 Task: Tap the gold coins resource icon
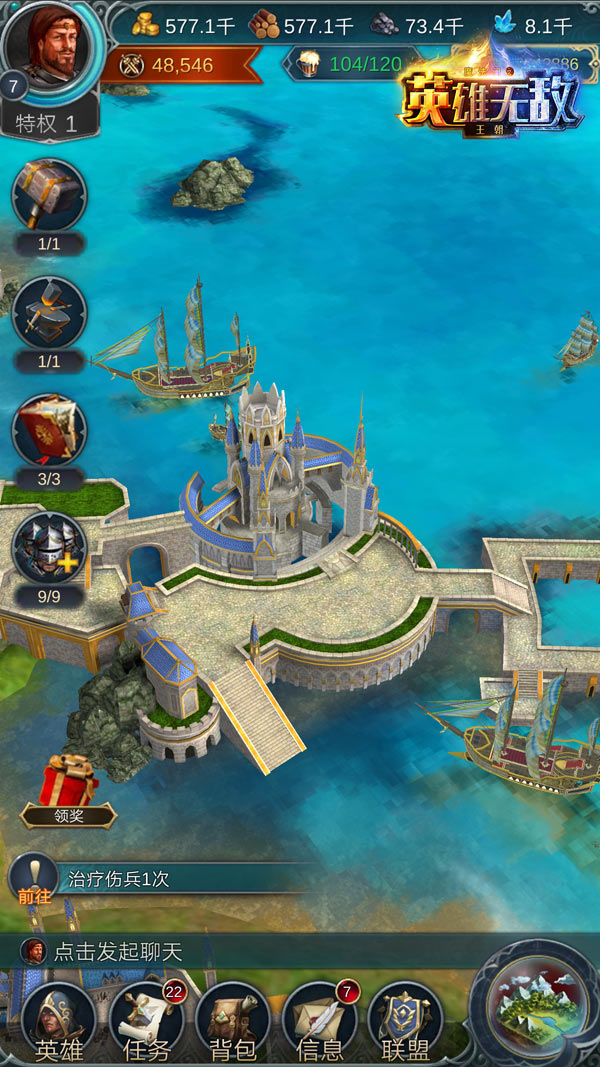(145, 24)
